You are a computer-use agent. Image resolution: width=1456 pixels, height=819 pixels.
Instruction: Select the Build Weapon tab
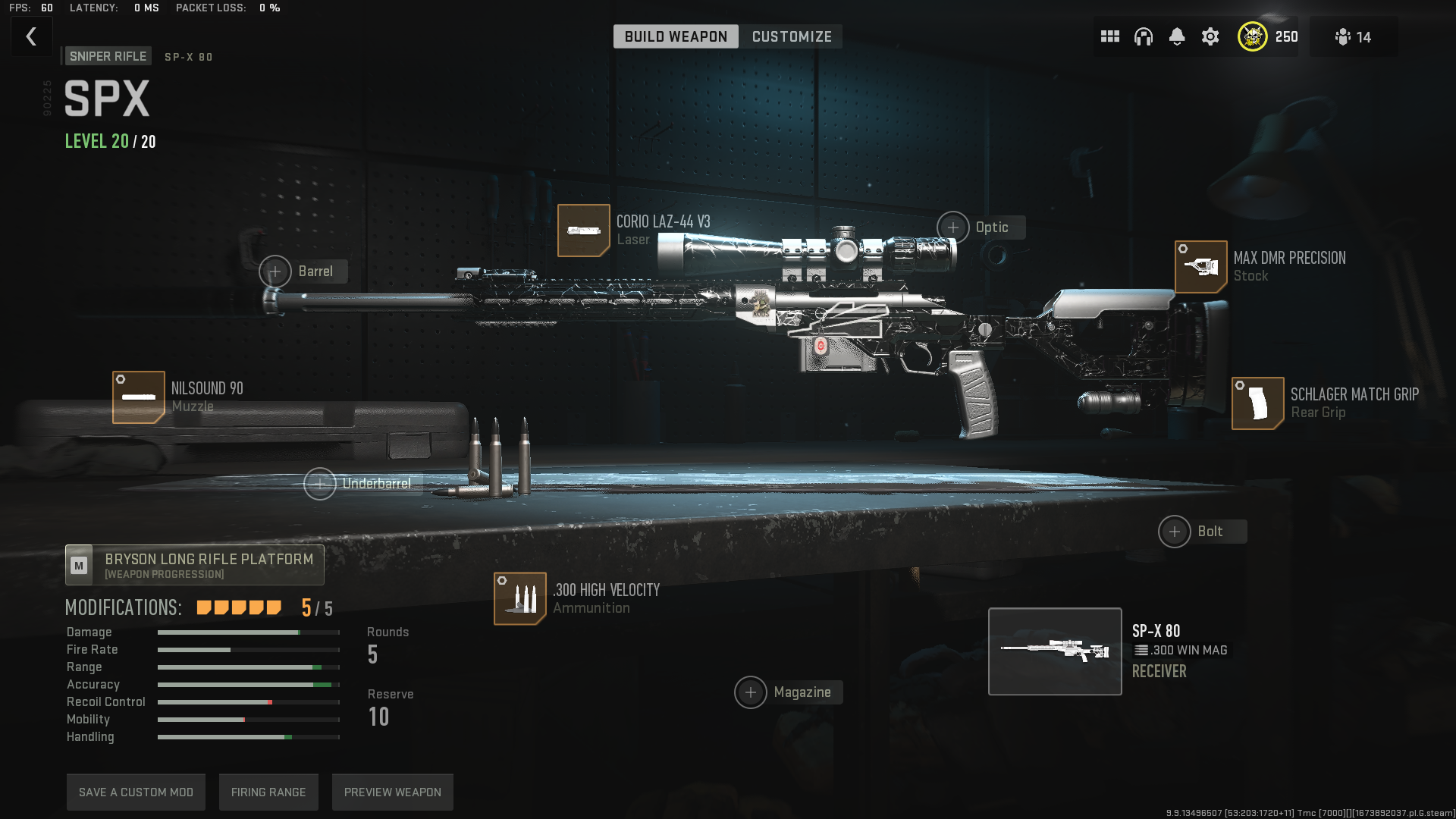point(676,36)
